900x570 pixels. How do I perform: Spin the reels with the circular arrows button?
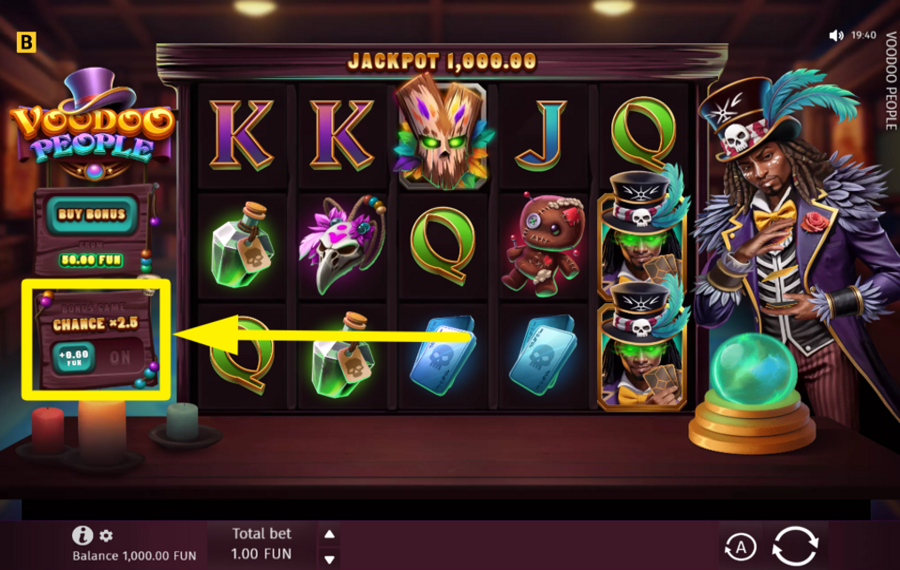796,546
